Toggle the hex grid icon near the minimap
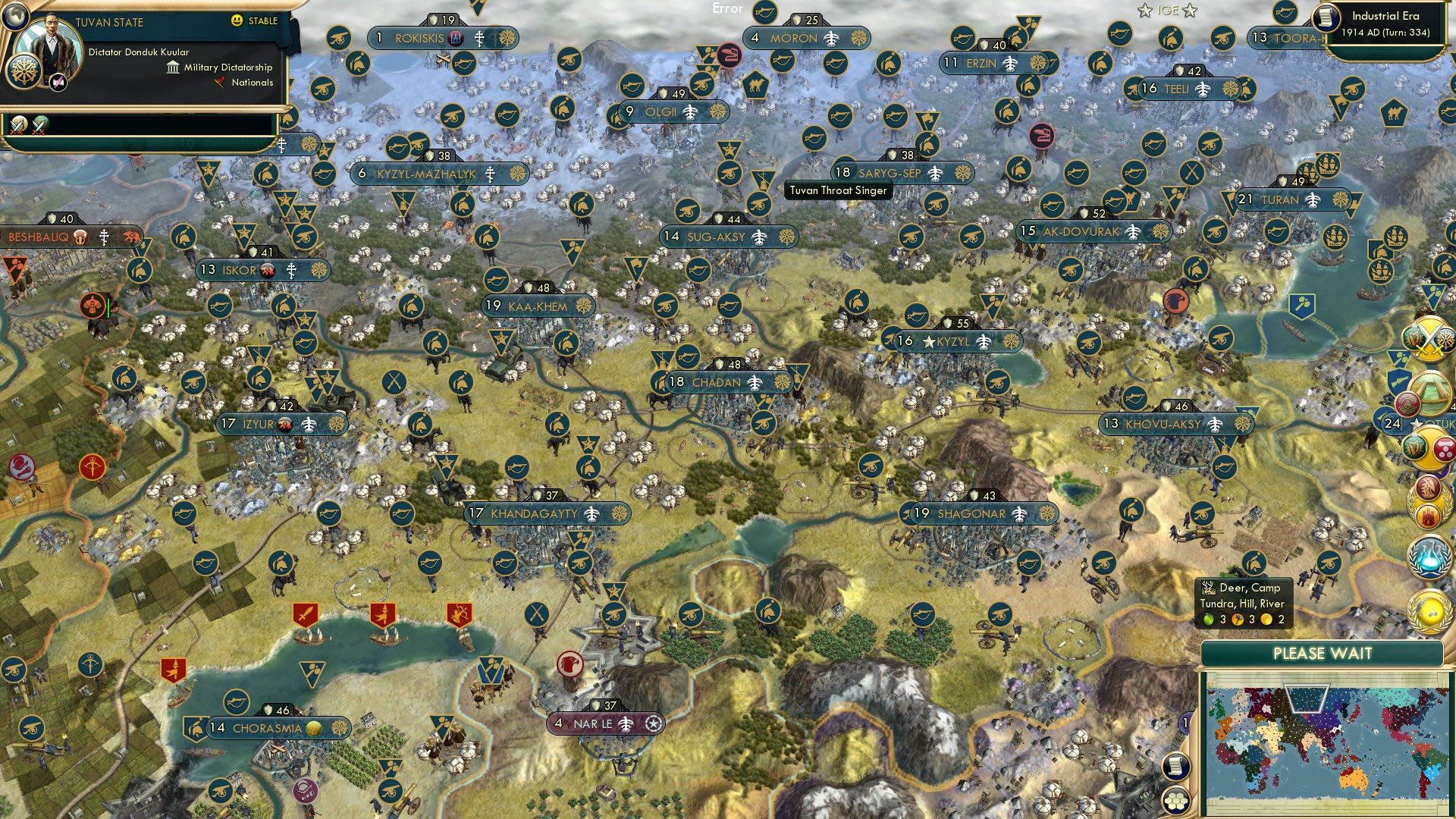Viewport: 1456px width, 819px height. (1175, 800)
